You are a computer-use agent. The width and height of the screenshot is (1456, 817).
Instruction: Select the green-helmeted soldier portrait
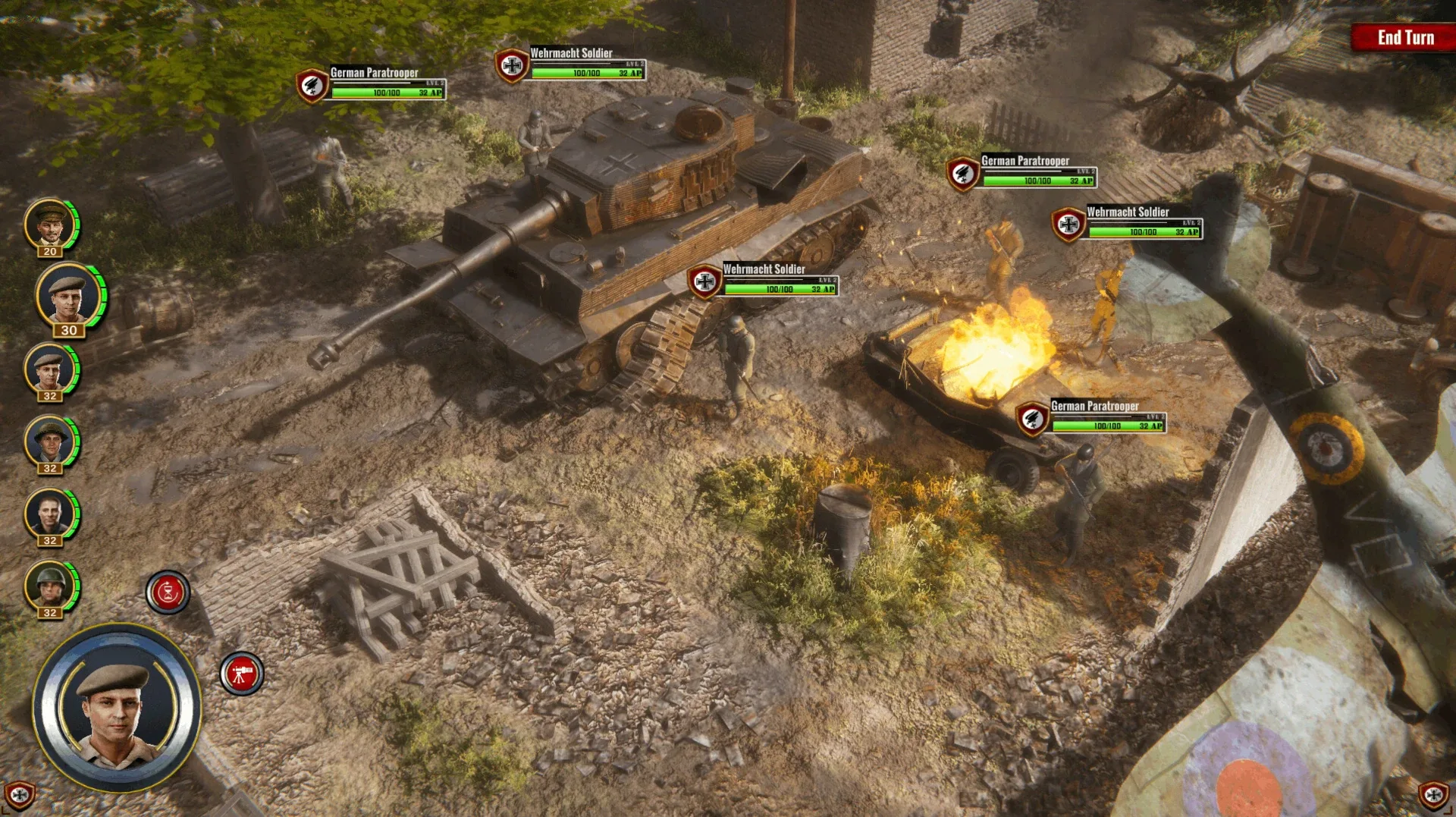click(x=49, y=586)
